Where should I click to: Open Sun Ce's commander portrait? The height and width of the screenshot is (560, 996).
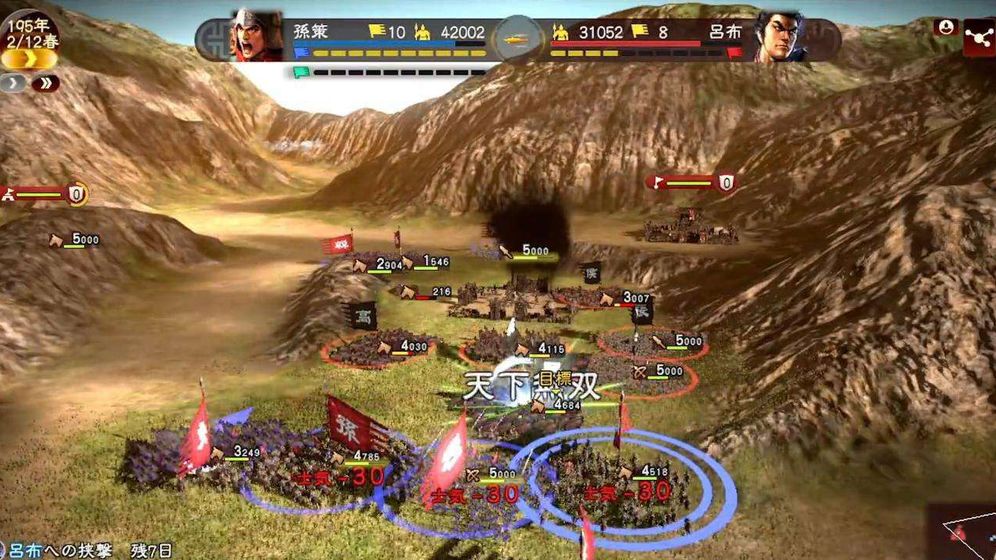256,37
